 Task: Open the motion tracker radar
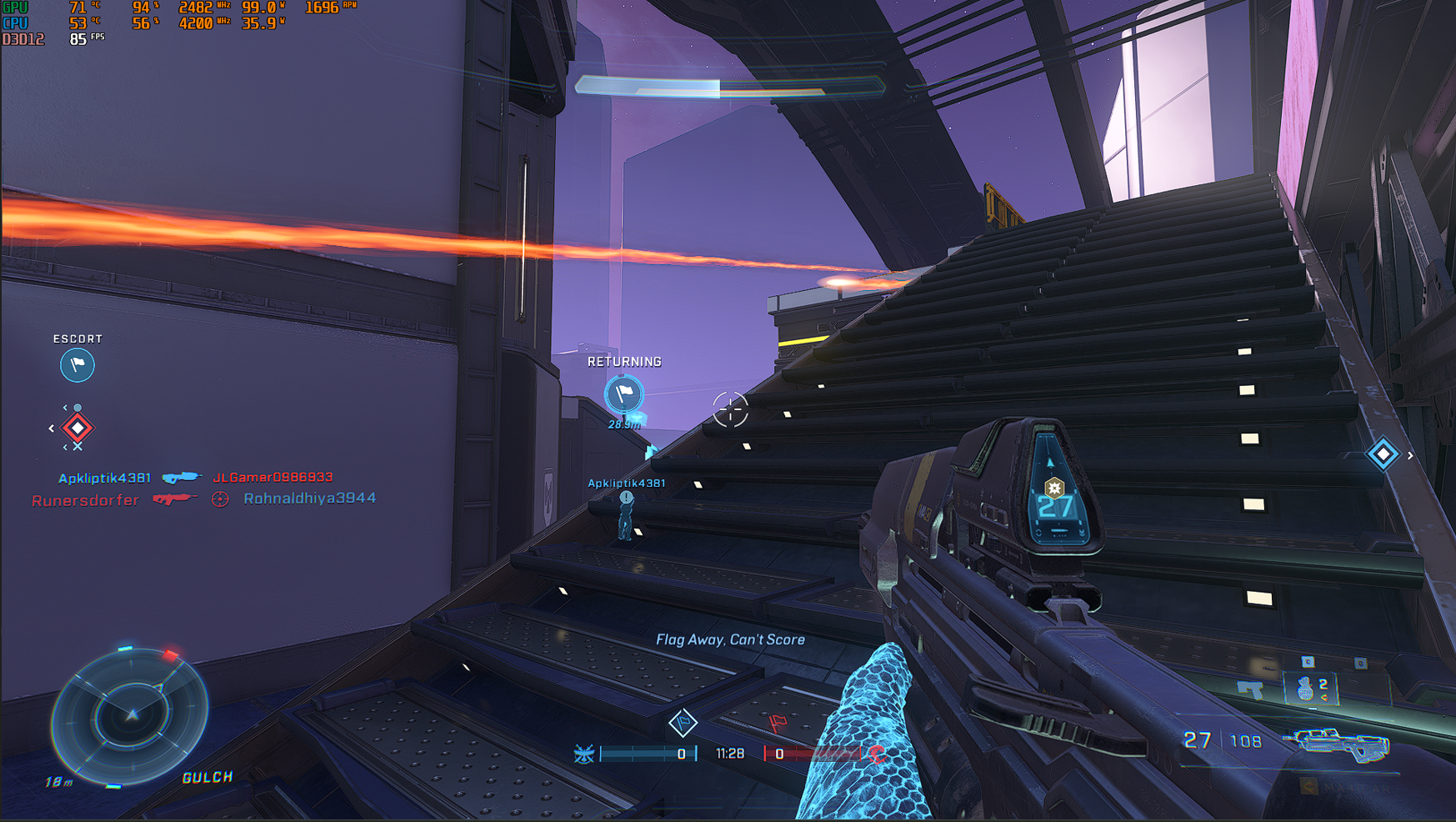click(131, 714)
